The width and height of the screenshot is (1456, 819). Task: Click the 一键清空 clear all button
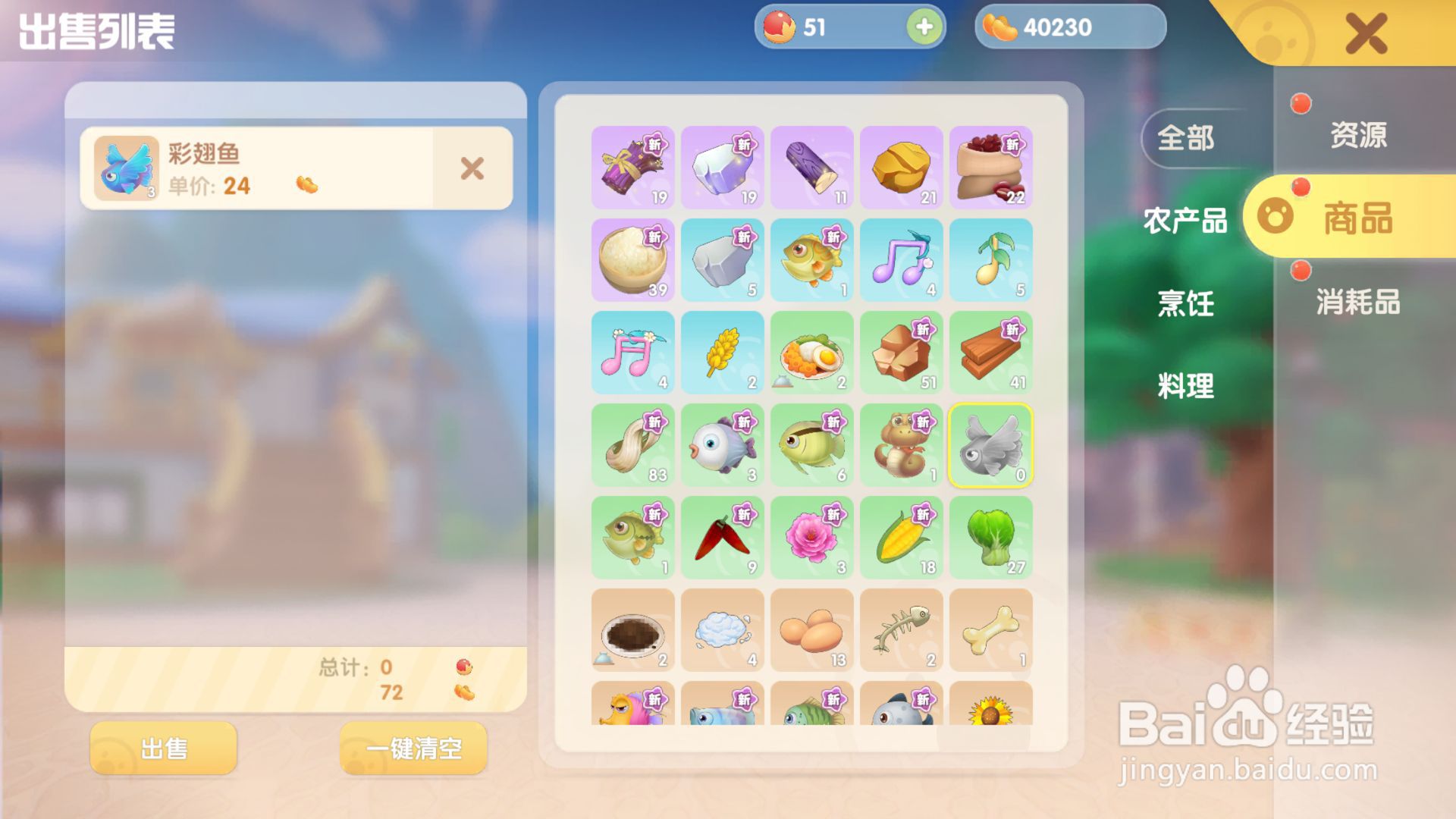pos(413,748)
